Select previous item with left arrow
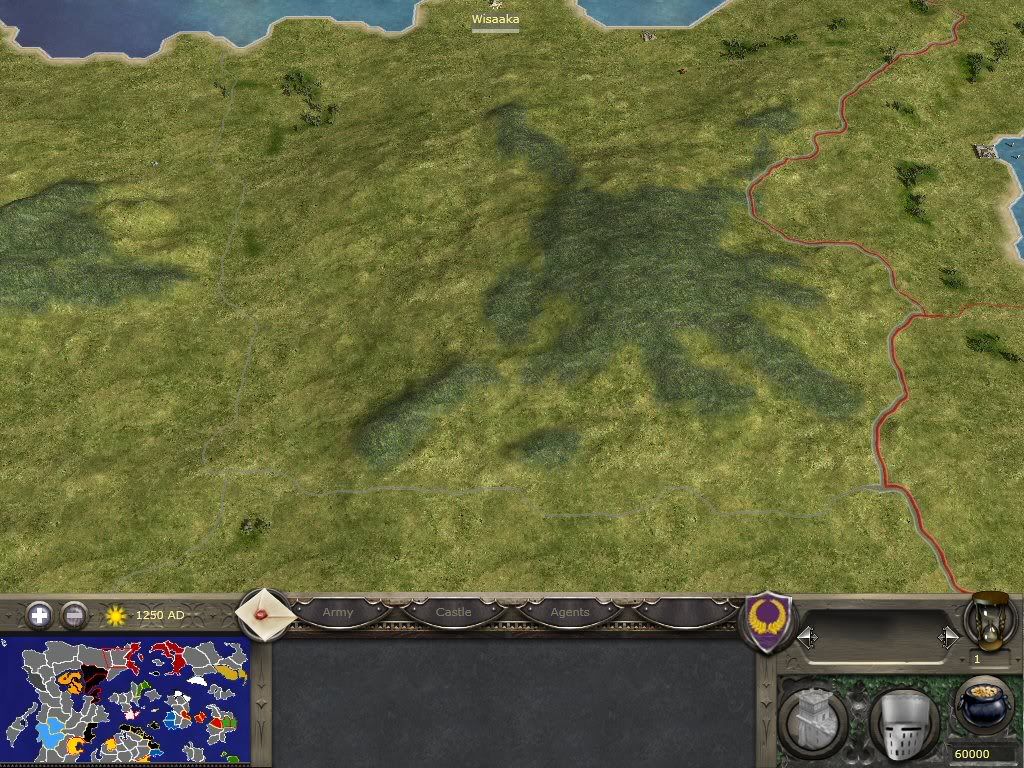 coord(807,637)
